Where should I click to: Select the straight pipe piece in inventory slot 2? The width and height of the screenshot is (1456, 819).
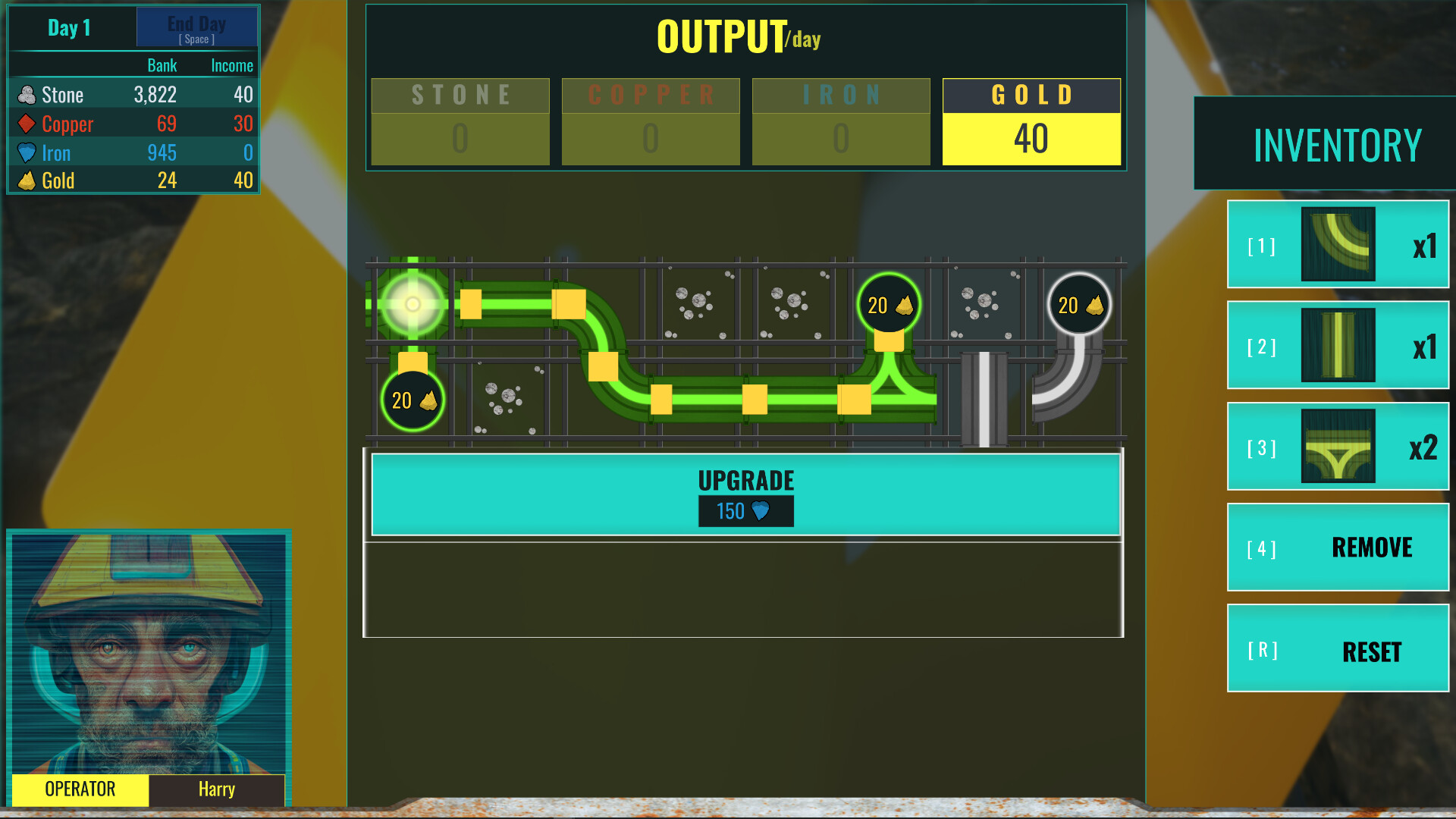(1337, 345)
